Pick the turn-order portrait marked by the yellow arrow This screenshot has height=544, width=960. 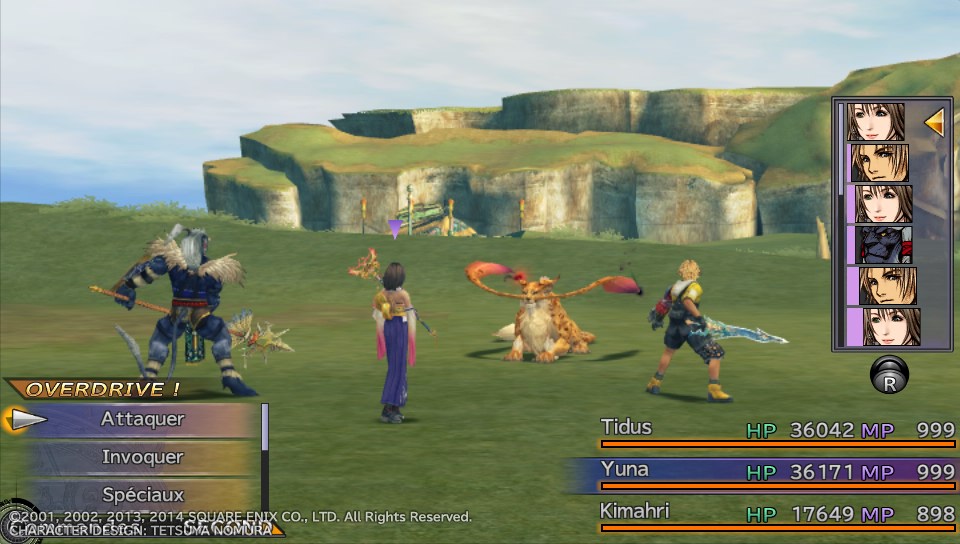pos(877,122)
